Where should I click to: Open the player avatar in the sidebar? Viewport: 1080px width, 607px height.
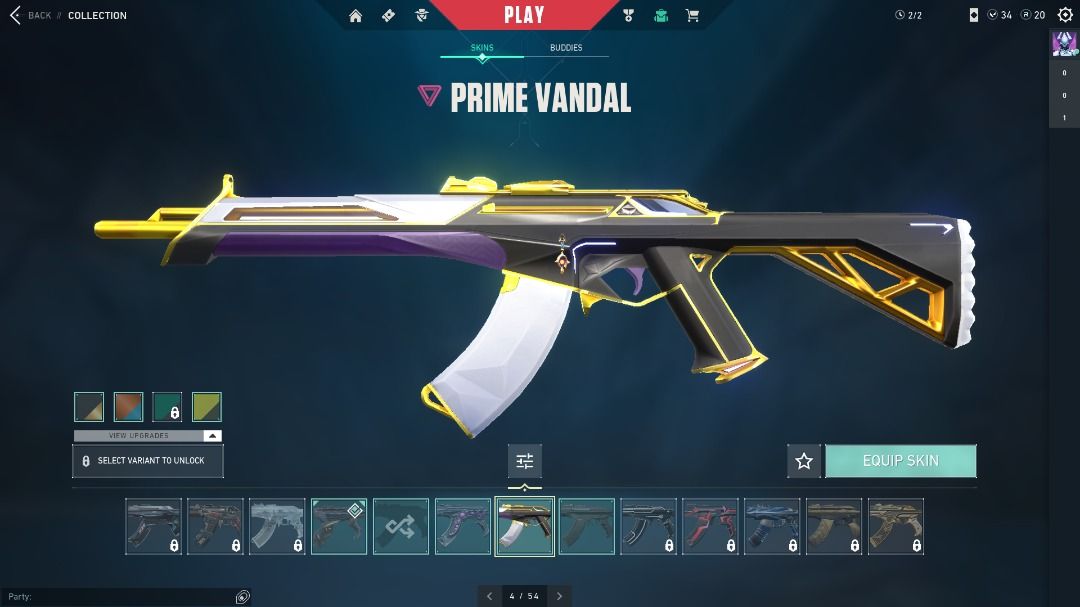(x=1064, y=44)
